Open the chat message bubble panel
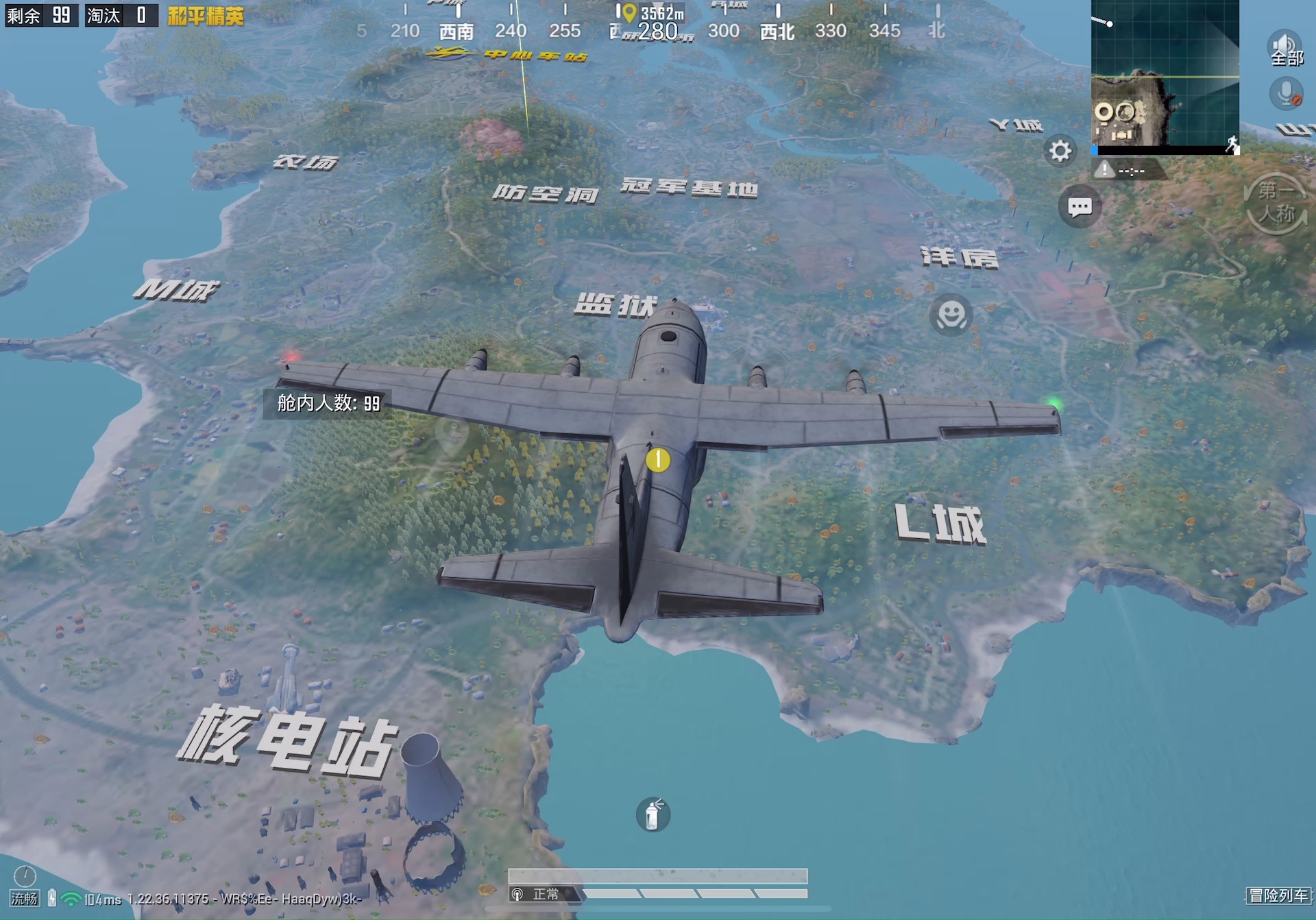This screenshot has width=1316, height=920. pyautogui.click(x=1078, y=207)
